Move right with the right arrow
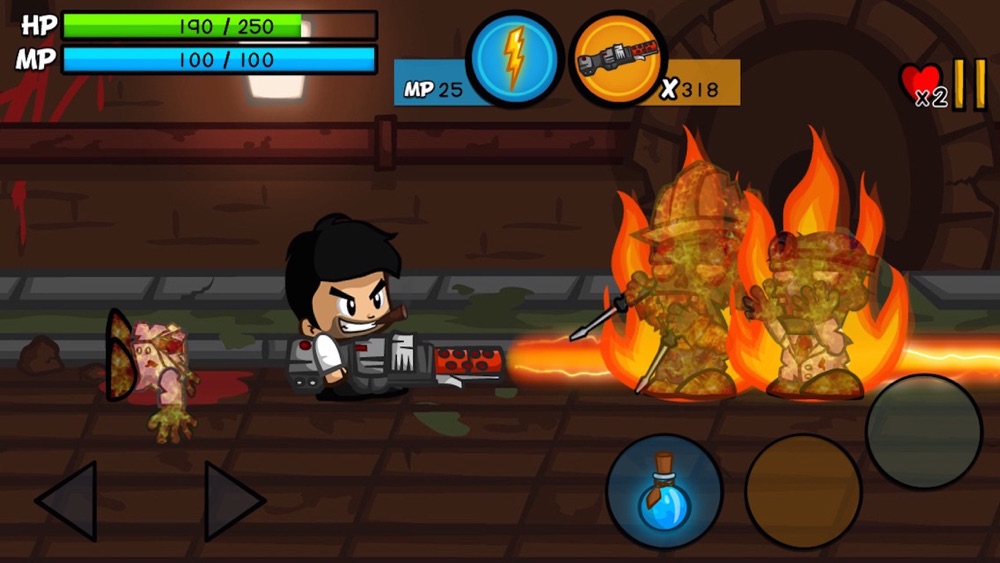Image resolution: width=1000 pixels, height=563 pixels. tap(233, 500)
